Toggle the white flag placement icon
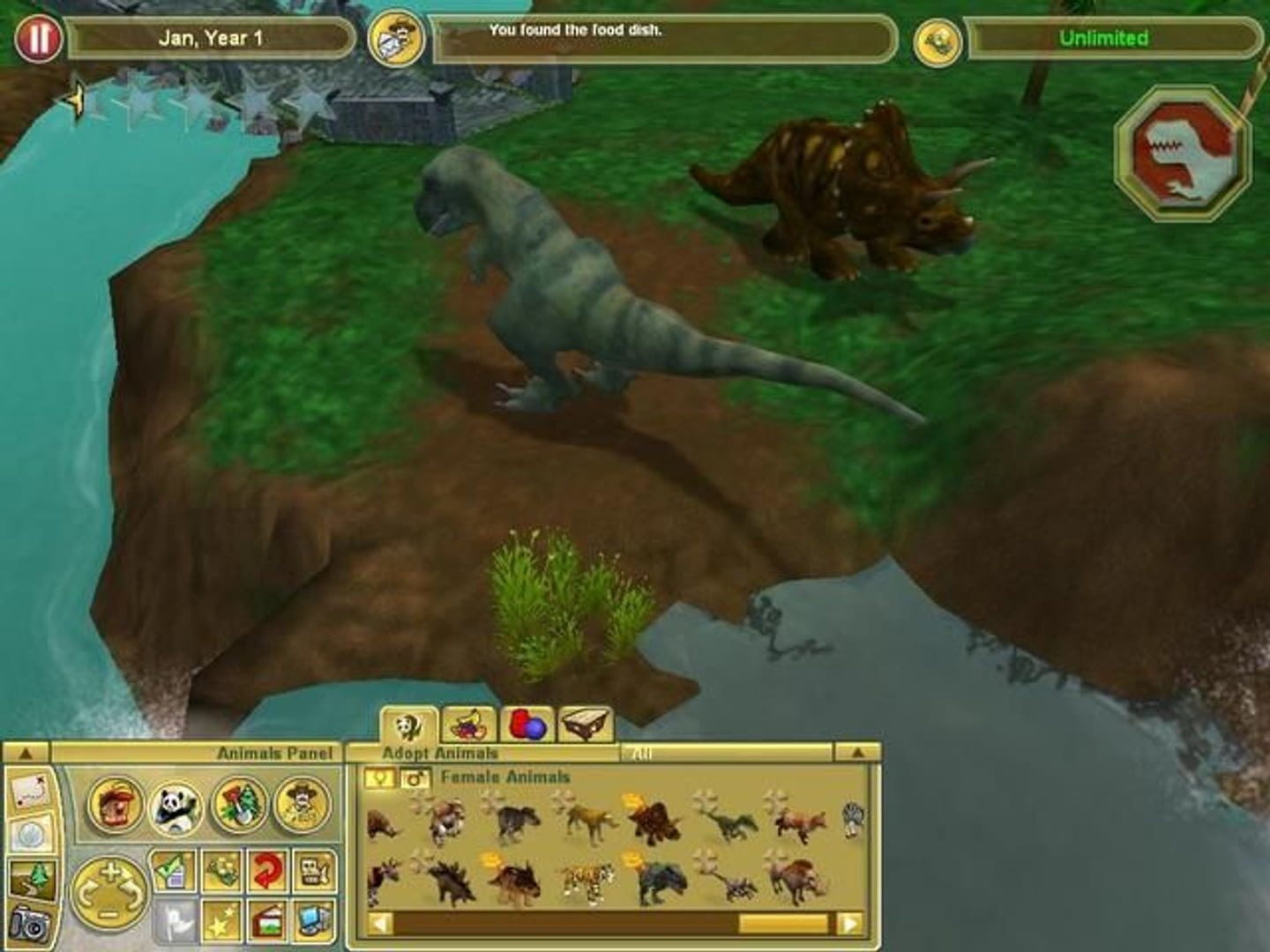Viewport: 1270px width, 952px height. [177, 920]
